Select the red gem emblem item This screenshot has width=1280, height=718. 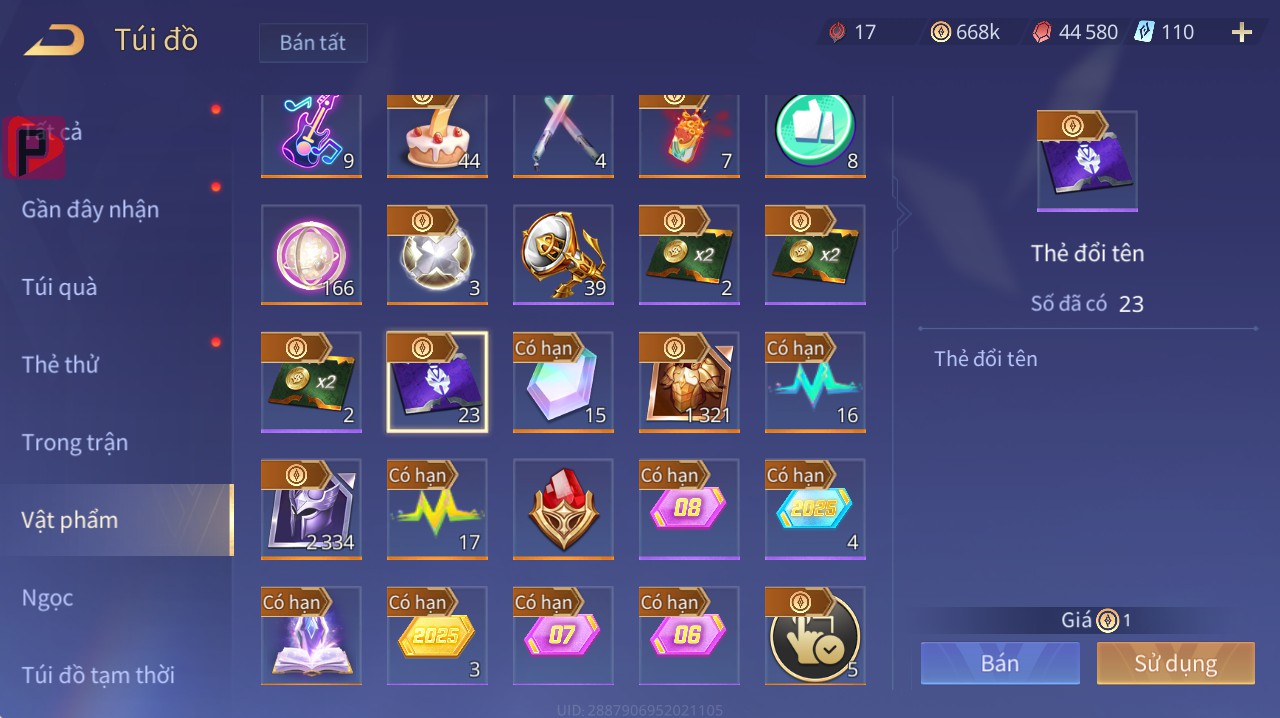(x=563, y=508)
